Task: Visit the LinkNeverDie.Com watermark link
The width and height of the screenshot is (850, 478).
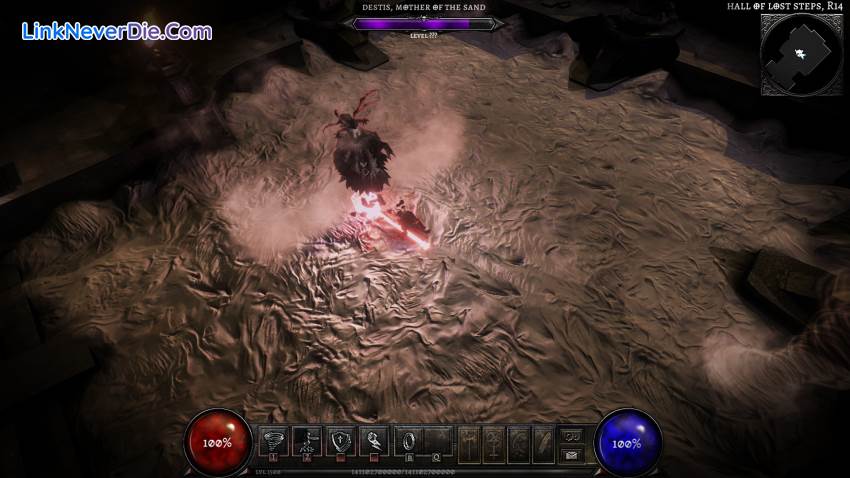Action: pyautogui.click(x=116, y=32)
